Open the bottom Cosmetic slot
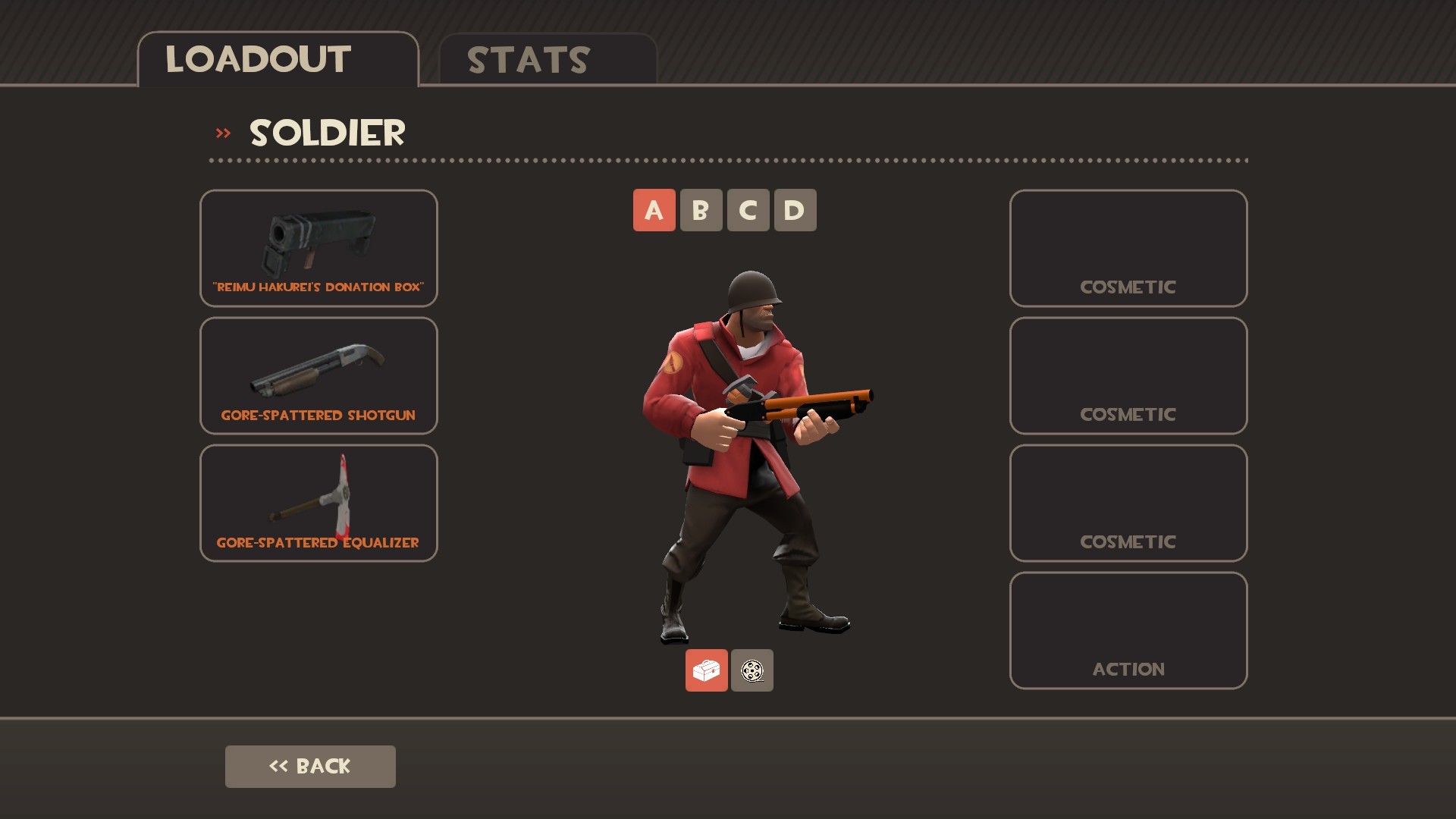1456x819 pixels. click(1128, 502)
